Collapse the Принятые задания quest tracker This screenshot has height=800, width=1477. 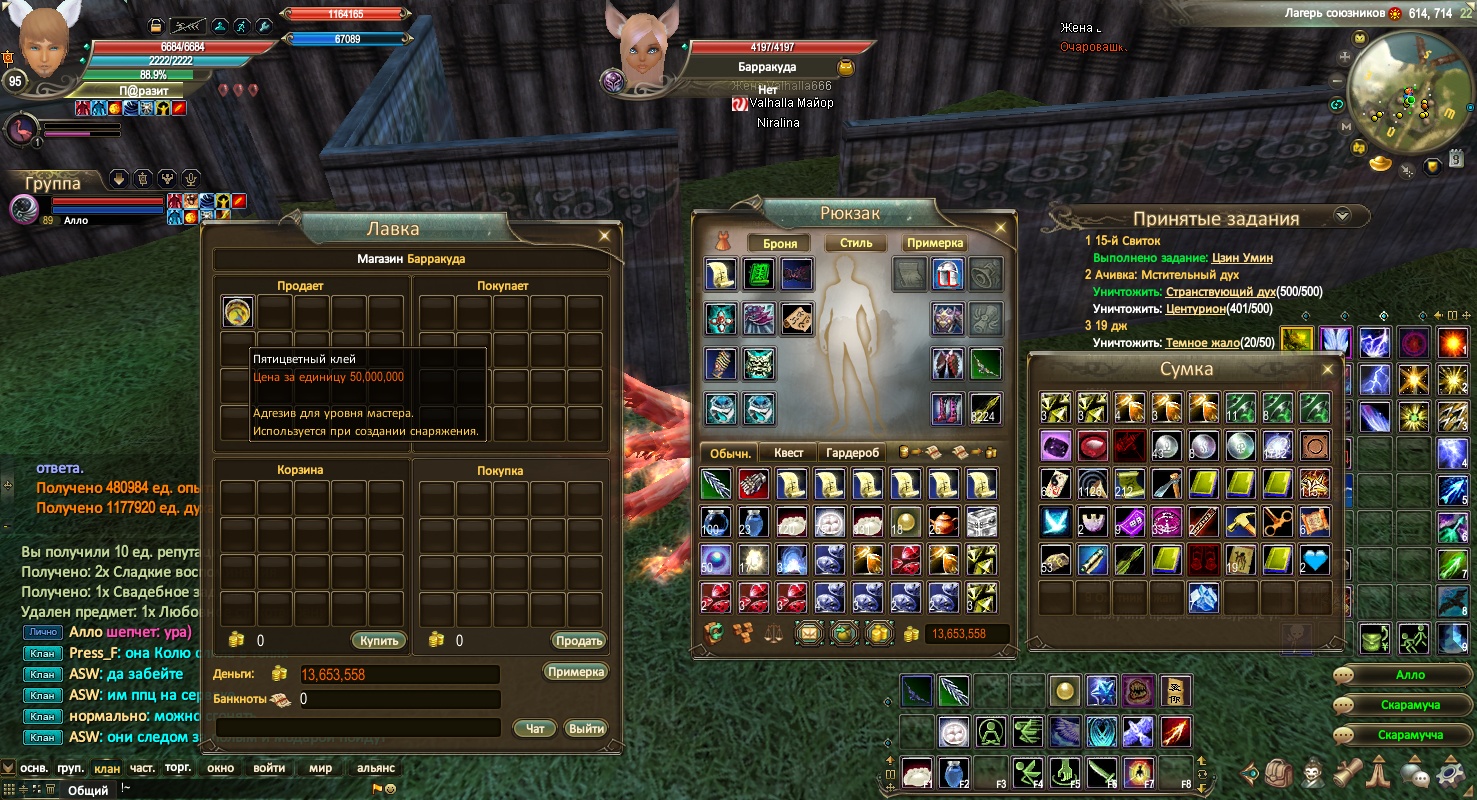pos(1342,215)
